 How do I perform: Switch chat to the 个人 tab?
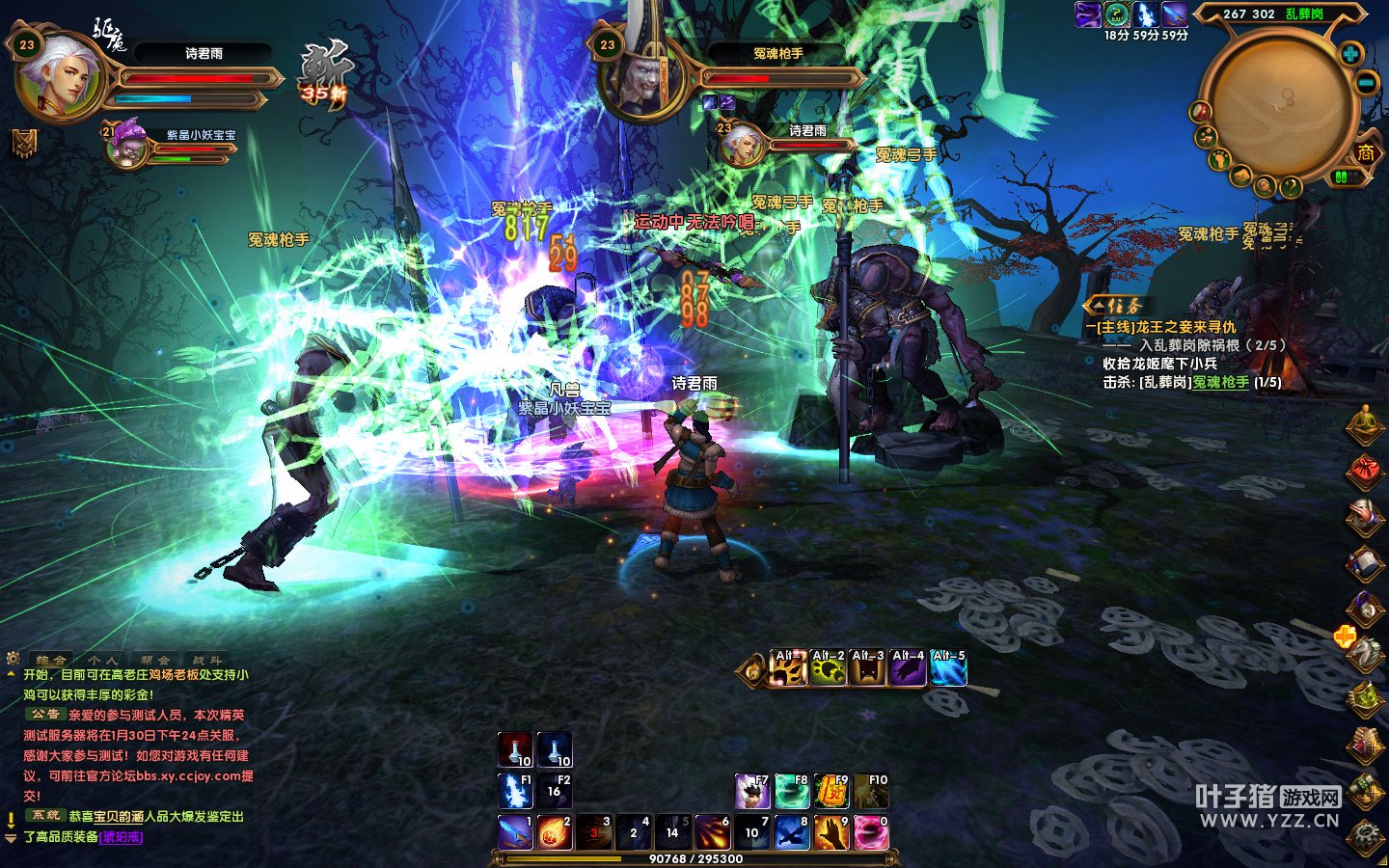pos(102,661)
